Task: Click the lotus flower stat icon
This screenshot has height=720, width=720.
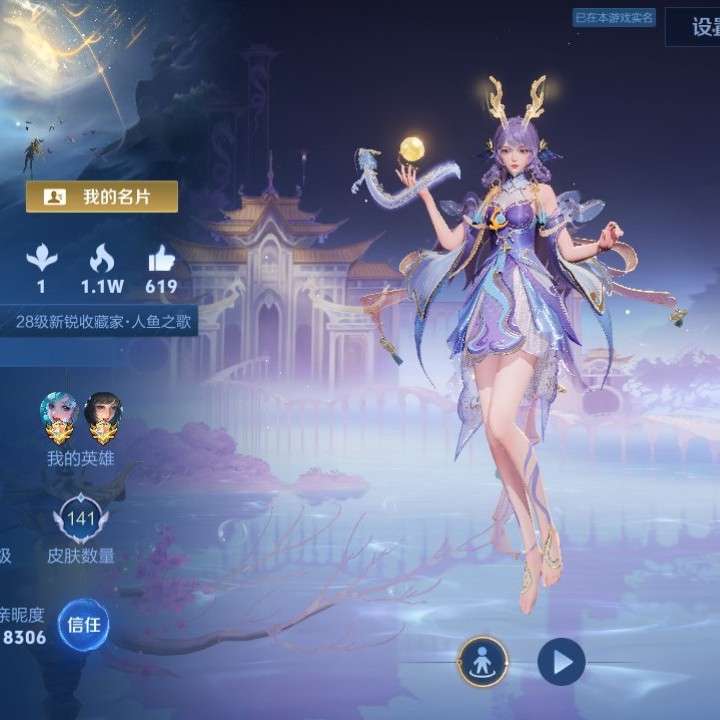Action: (41, 259)
